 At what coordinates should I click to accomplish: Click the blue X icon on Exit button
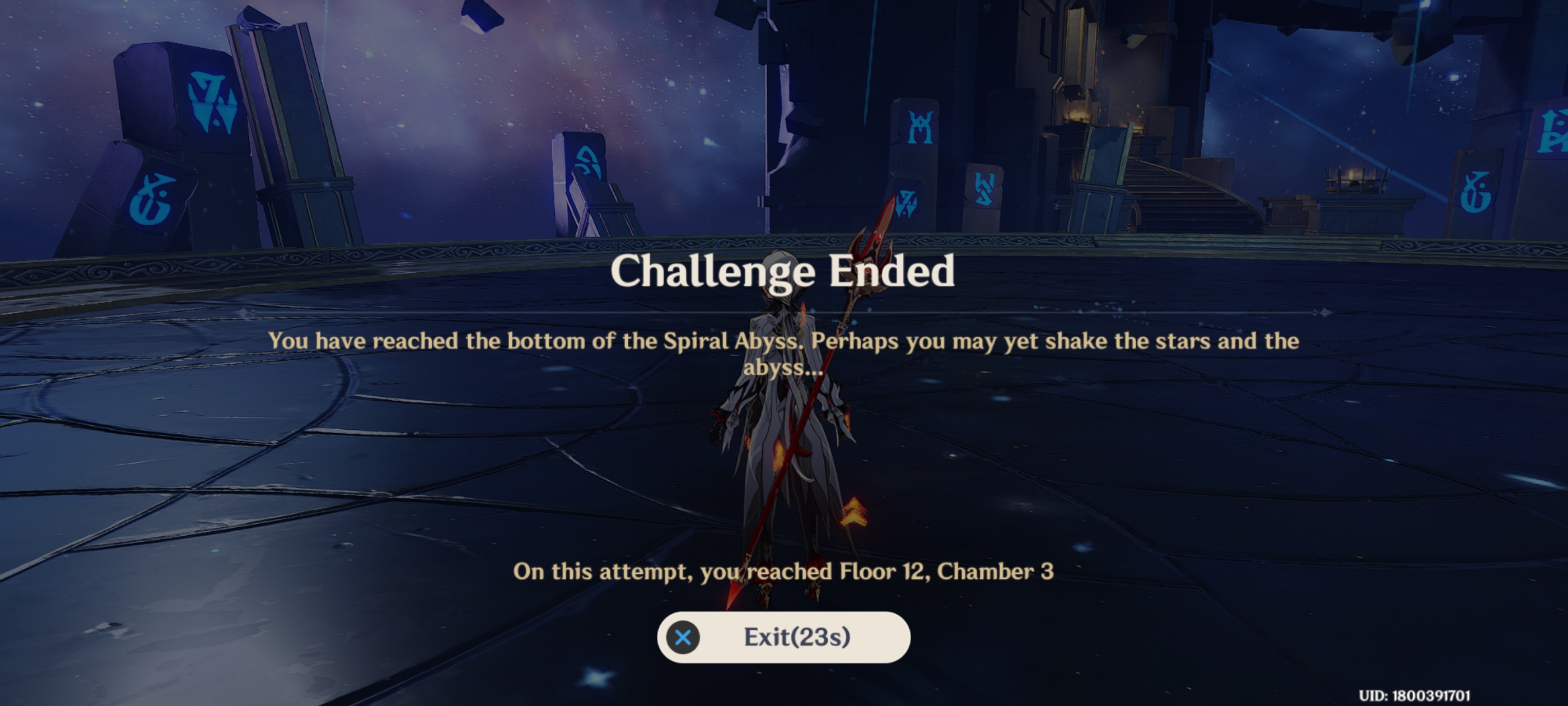[x=683, y=637]
